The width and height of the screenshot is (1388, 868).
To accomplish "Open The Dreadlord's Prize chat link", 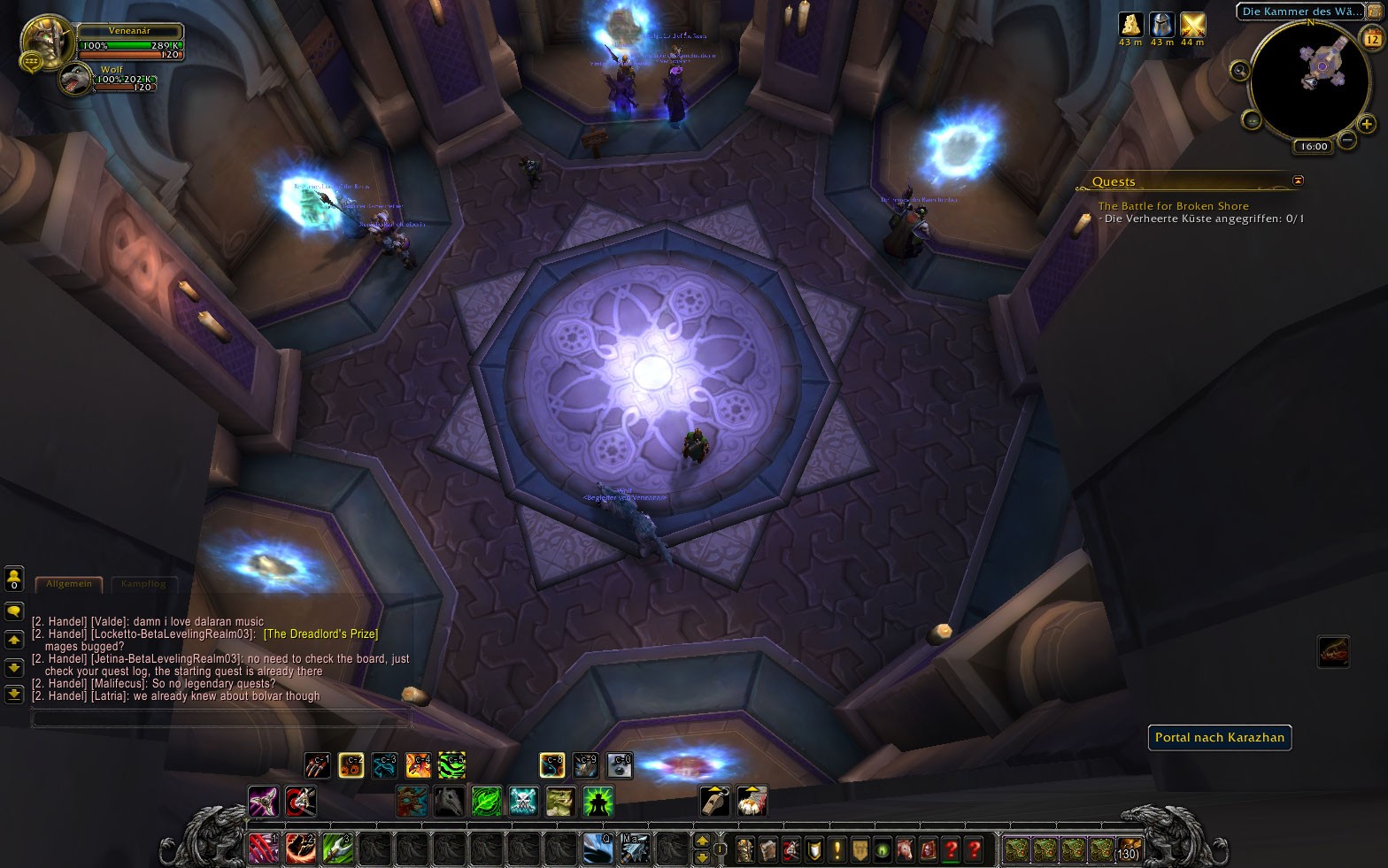I will pos(320,634).
